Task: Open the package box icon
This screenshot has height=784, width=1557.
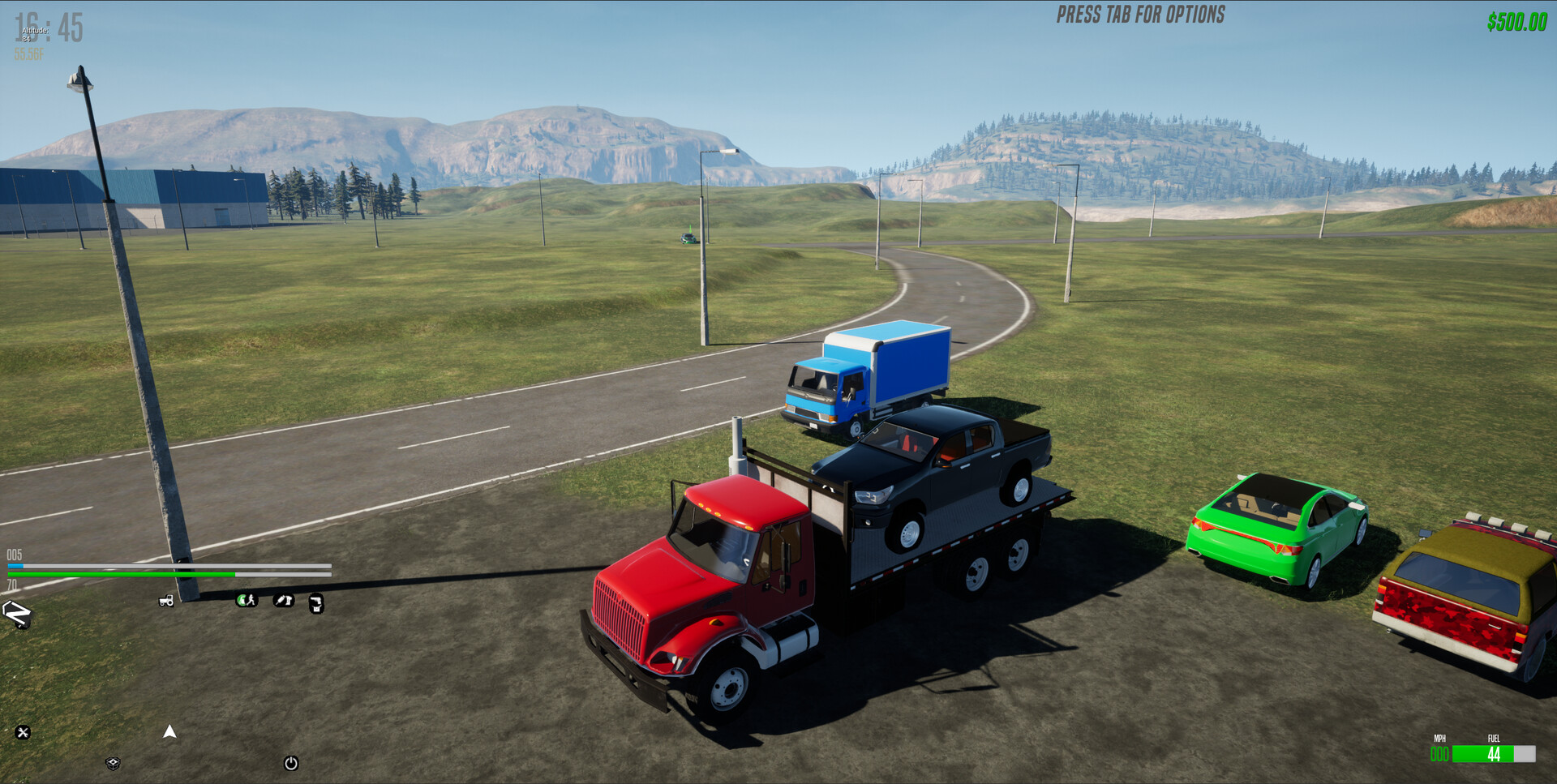Action: [113, 765]
